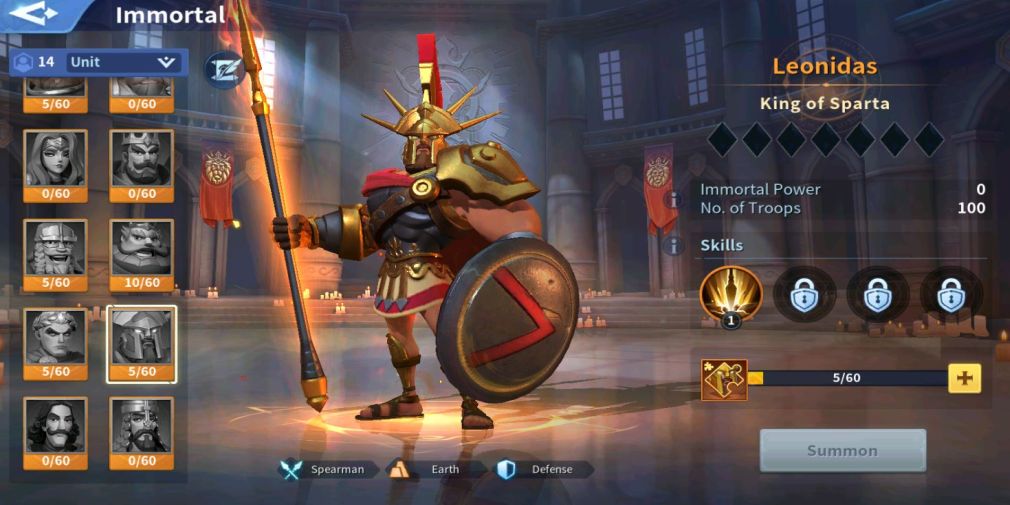View the first unlocked skill icon
This screenshot has width=1010, height=505.
click(731, 294)
